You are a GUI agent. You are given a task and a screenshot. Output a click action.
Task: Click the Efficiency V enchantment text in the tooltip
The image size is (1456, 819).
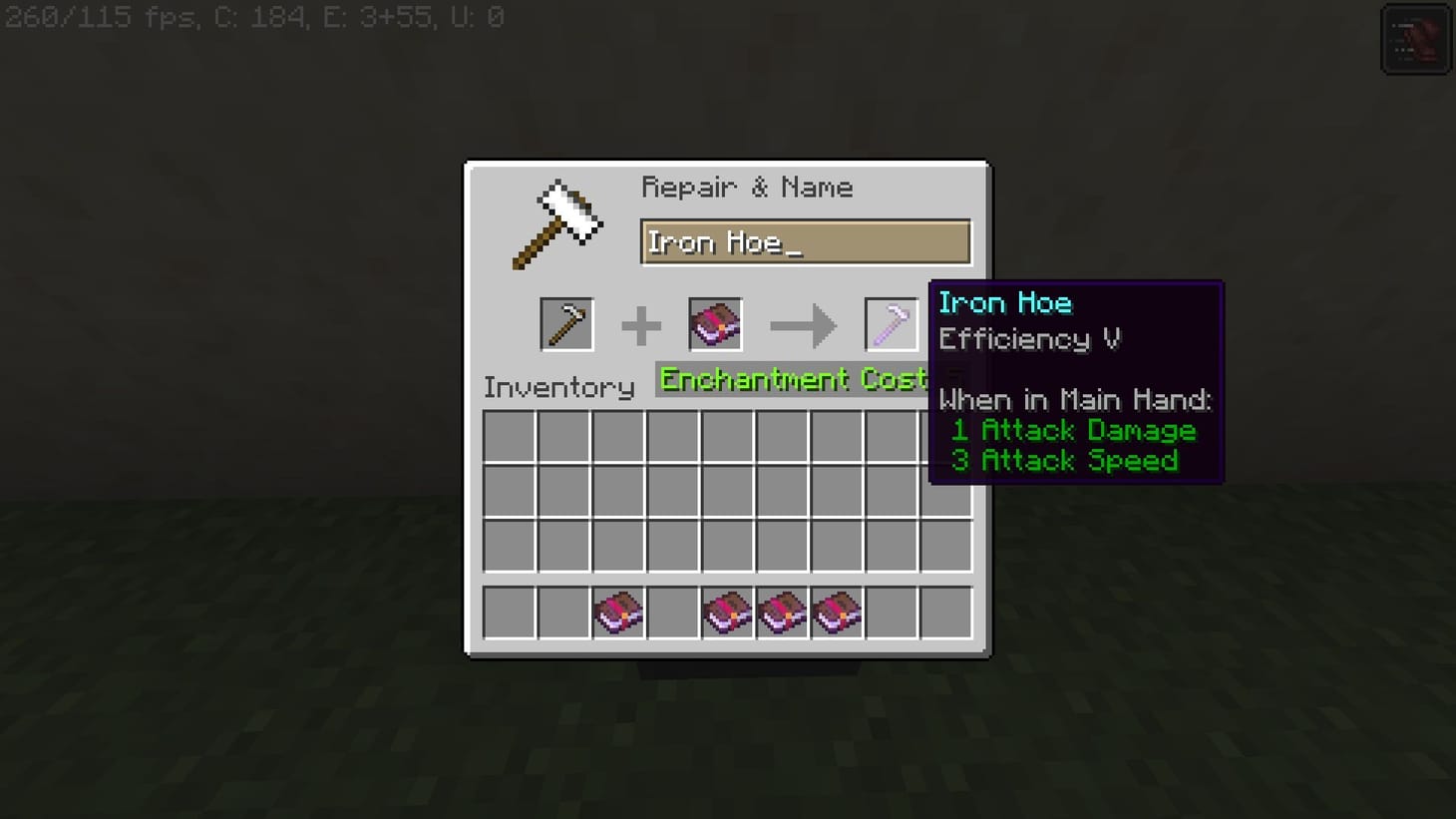(x=1029, y=339)
